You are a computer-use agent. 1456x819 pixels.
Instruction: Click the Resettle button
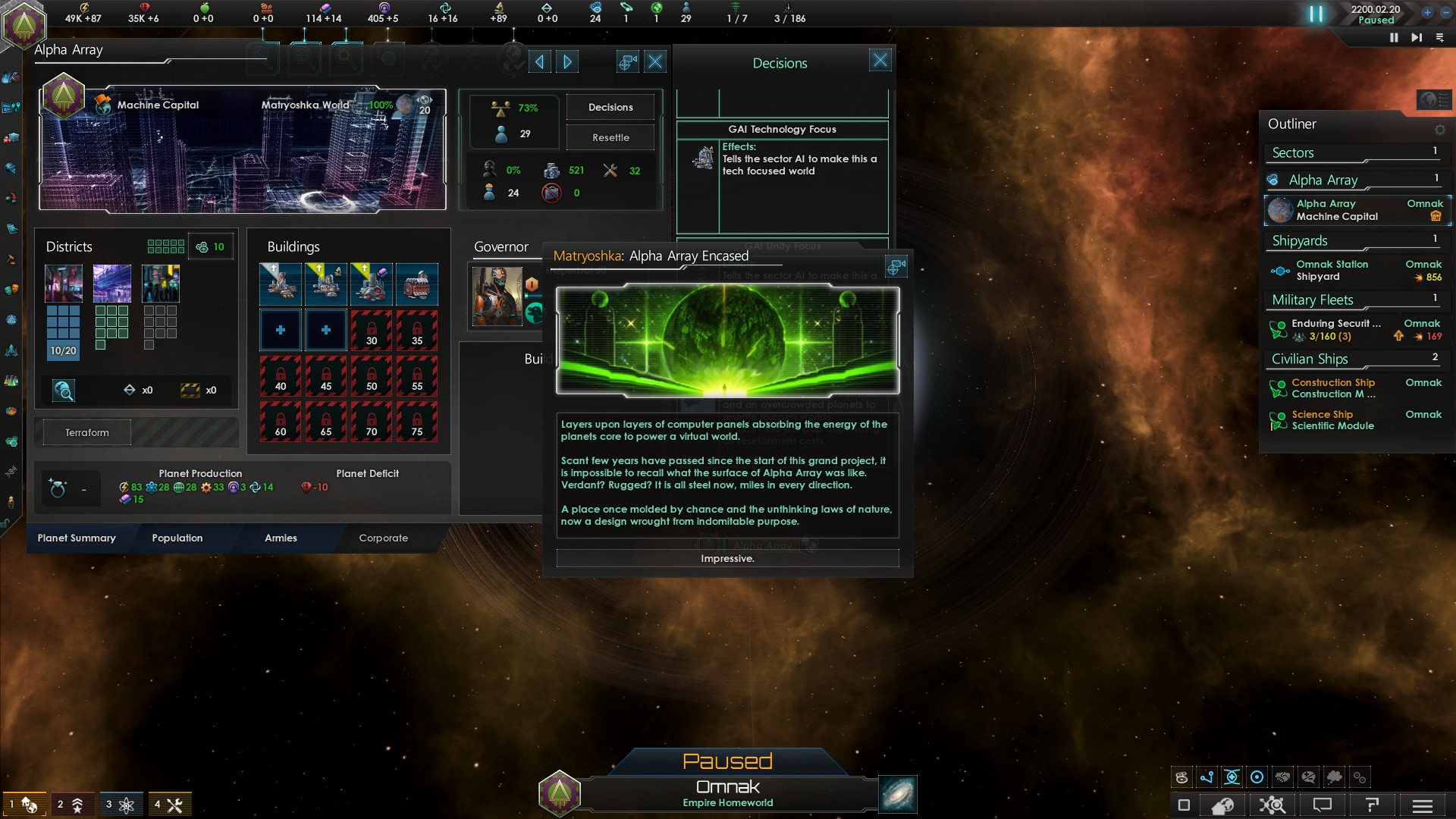point(610,137)
